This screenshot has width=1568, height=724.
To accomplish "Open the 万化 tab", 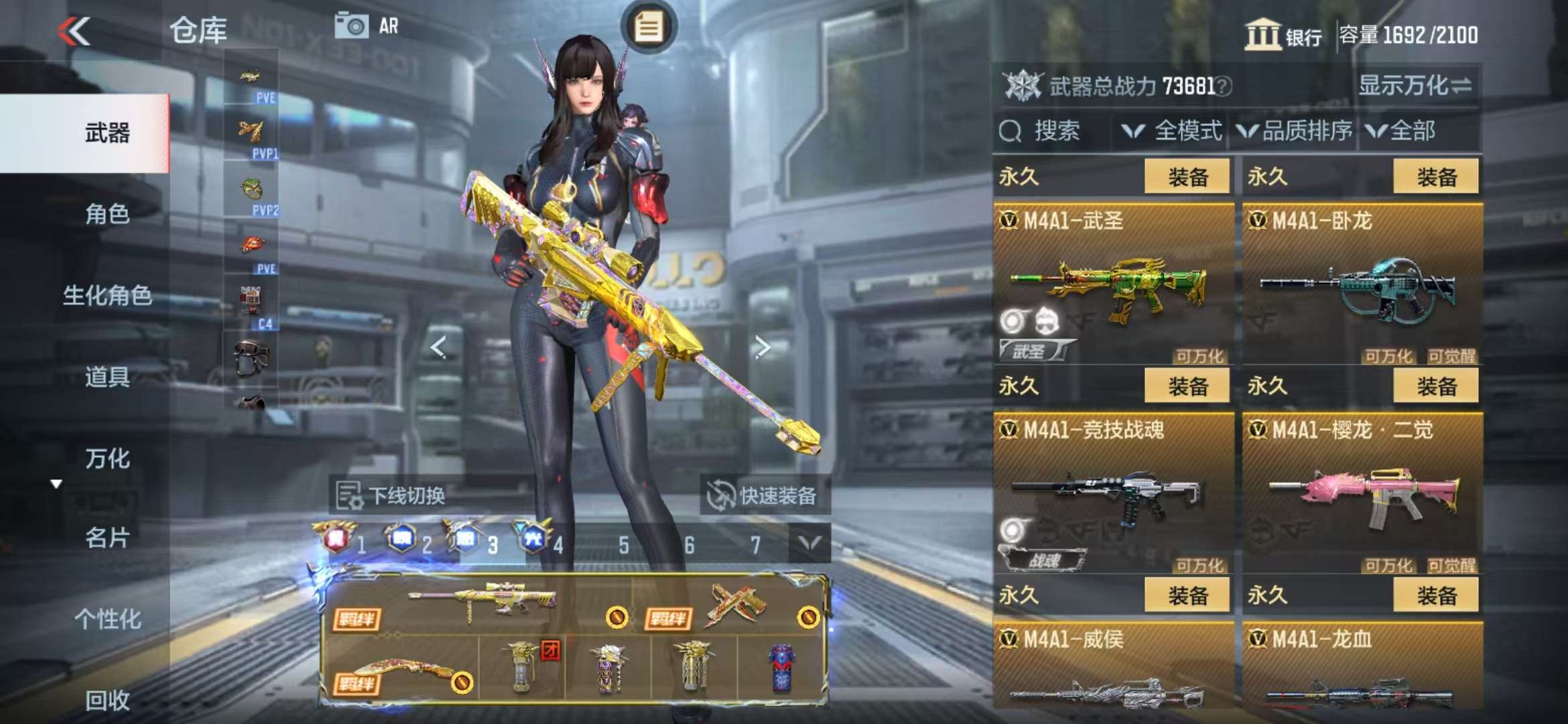I will click(x=107, y=459).
